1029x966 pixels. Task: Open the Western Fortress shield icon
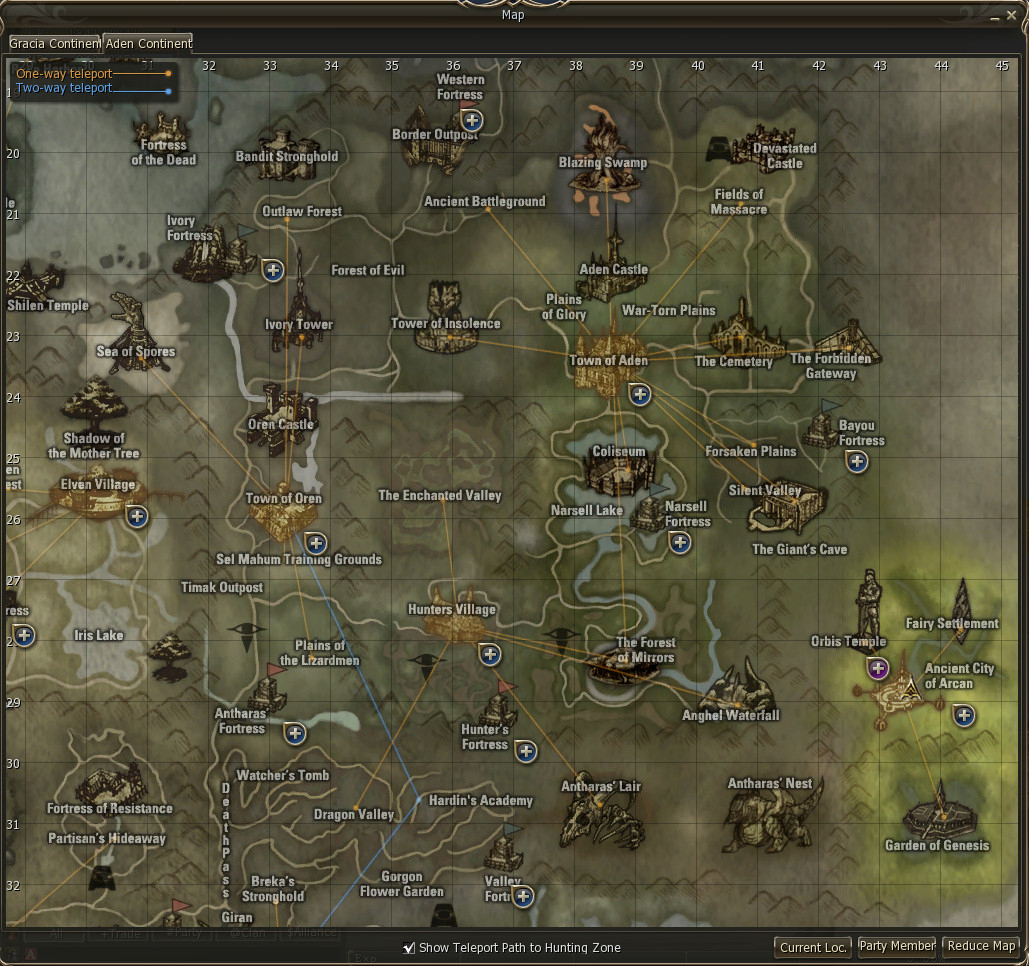coord(472,121)
